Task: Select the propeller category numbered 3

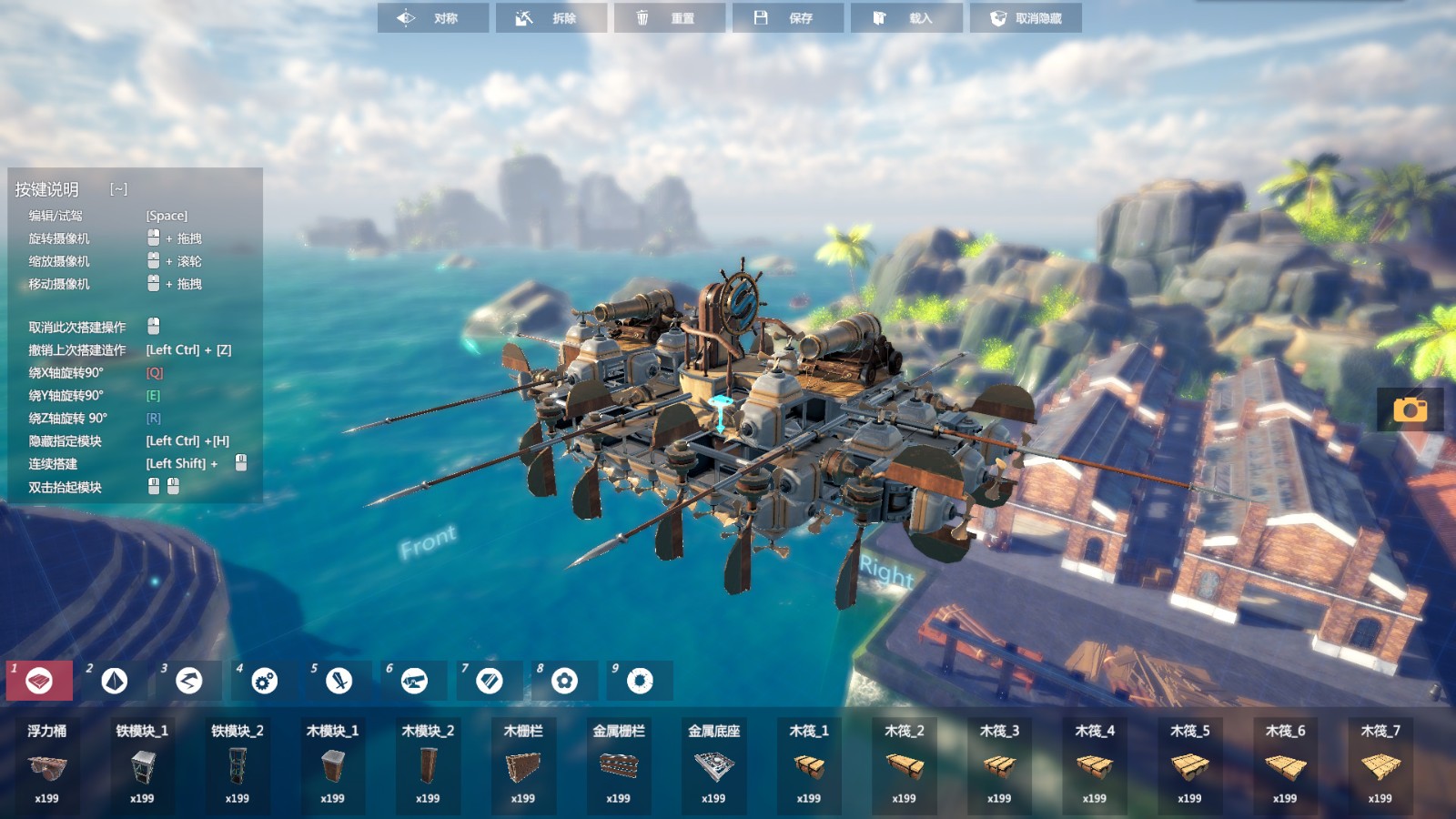Action: pos(189,680)
